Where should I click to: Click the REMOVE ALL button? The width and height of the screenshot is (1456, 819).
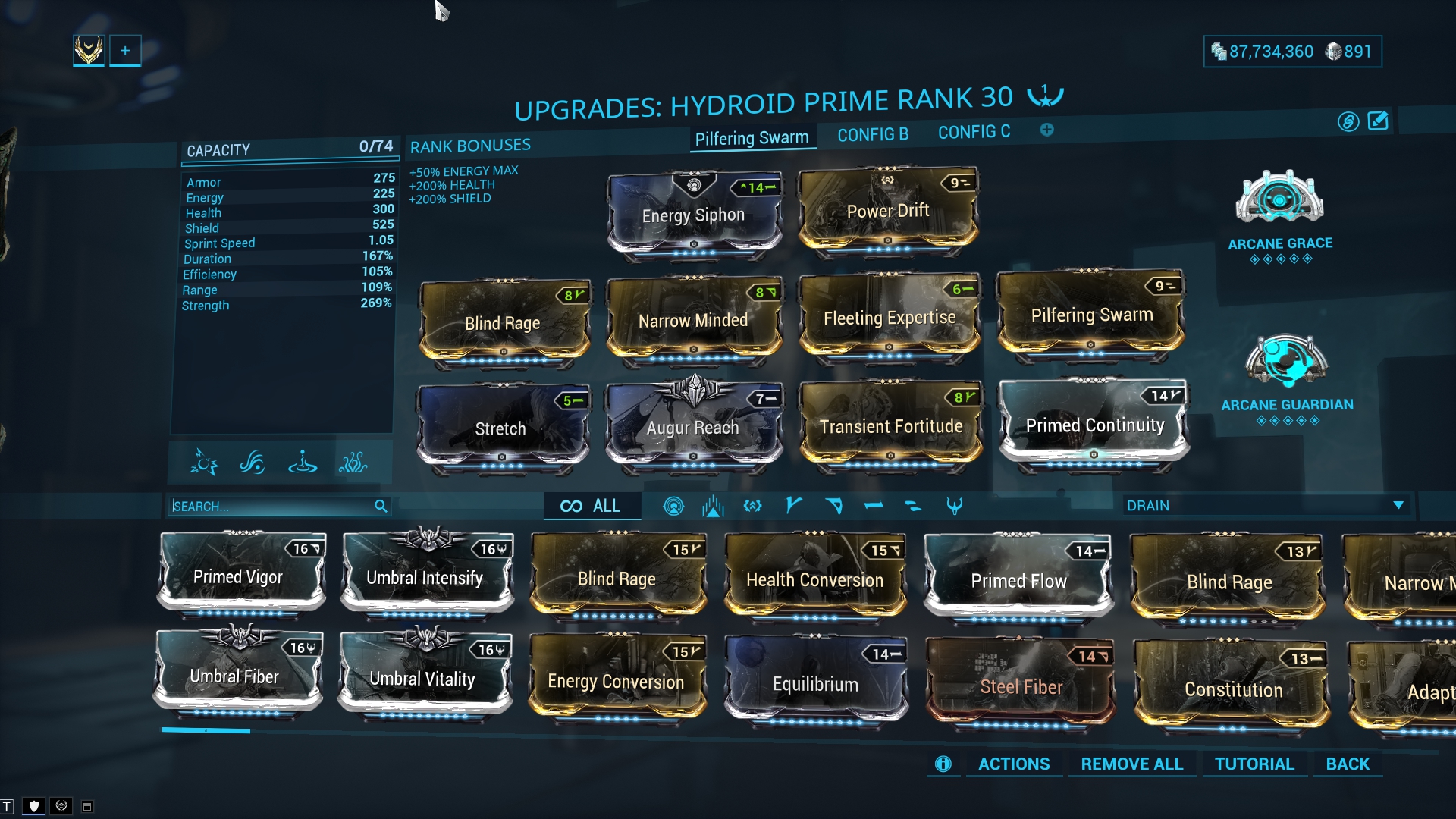click(1131, 764)
